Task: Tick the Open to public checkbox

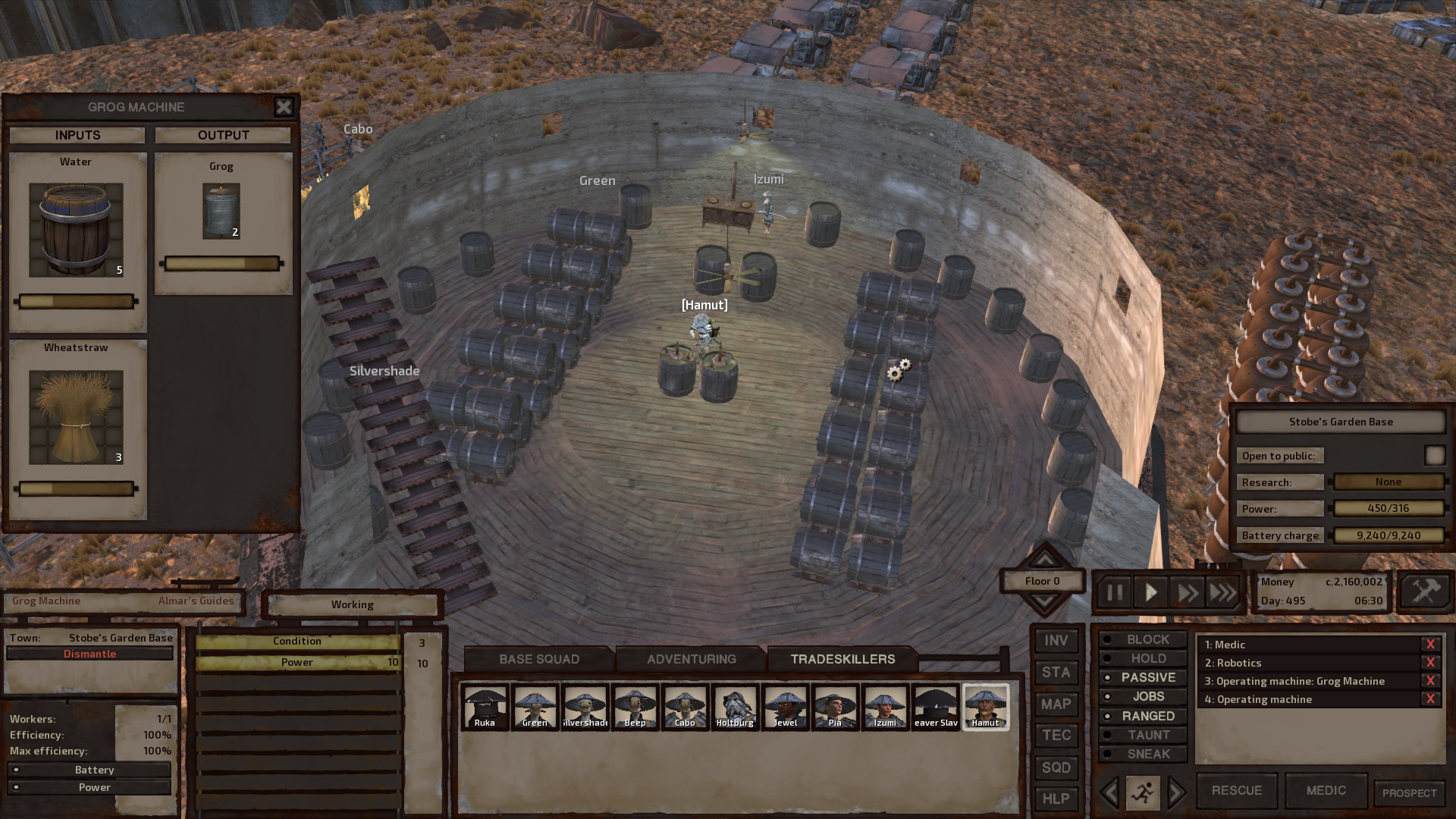Action: coord(1434,455)
